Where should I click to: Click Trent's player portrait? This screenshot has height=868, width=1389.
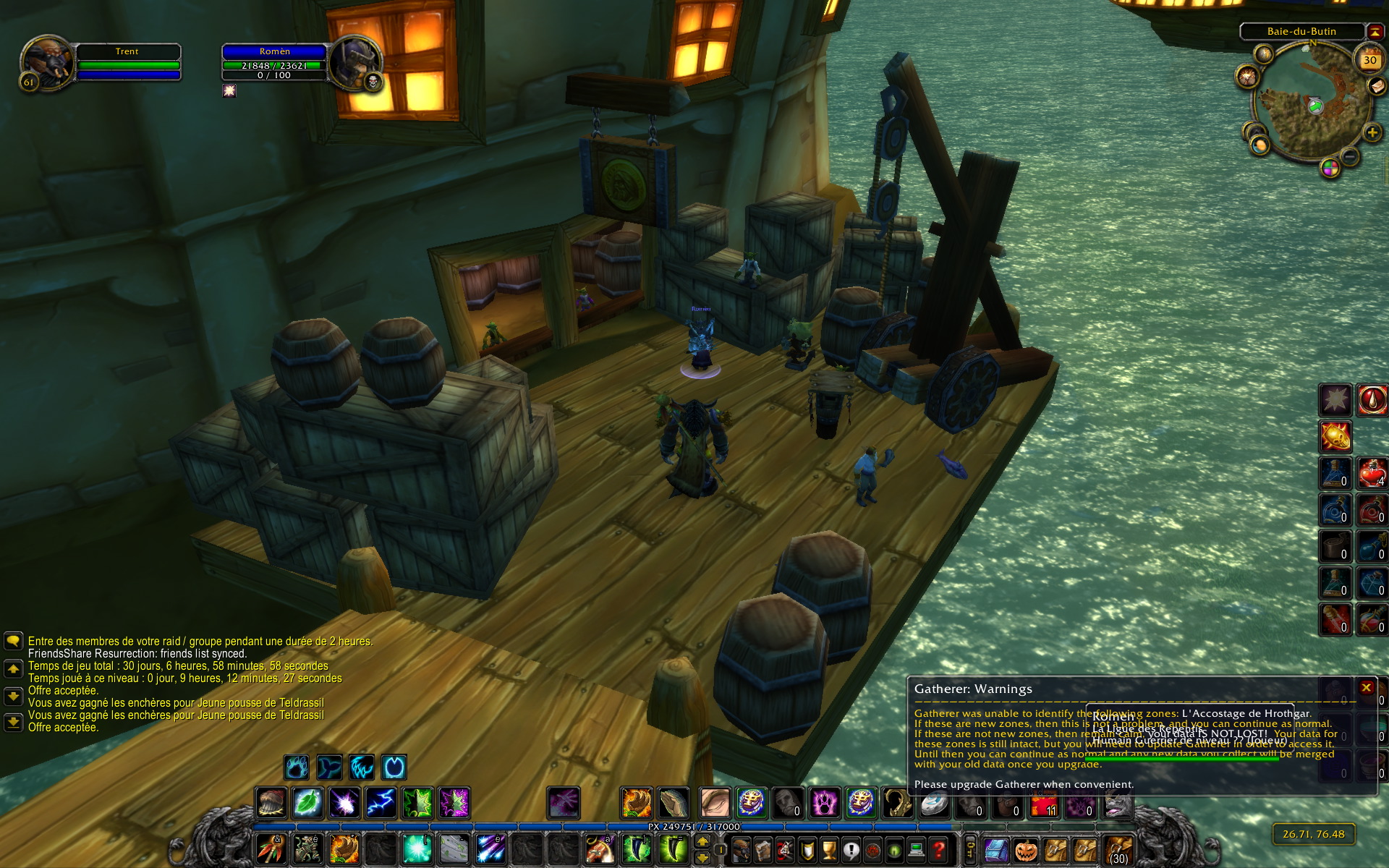pyautogui.click(x=47, y=63)
